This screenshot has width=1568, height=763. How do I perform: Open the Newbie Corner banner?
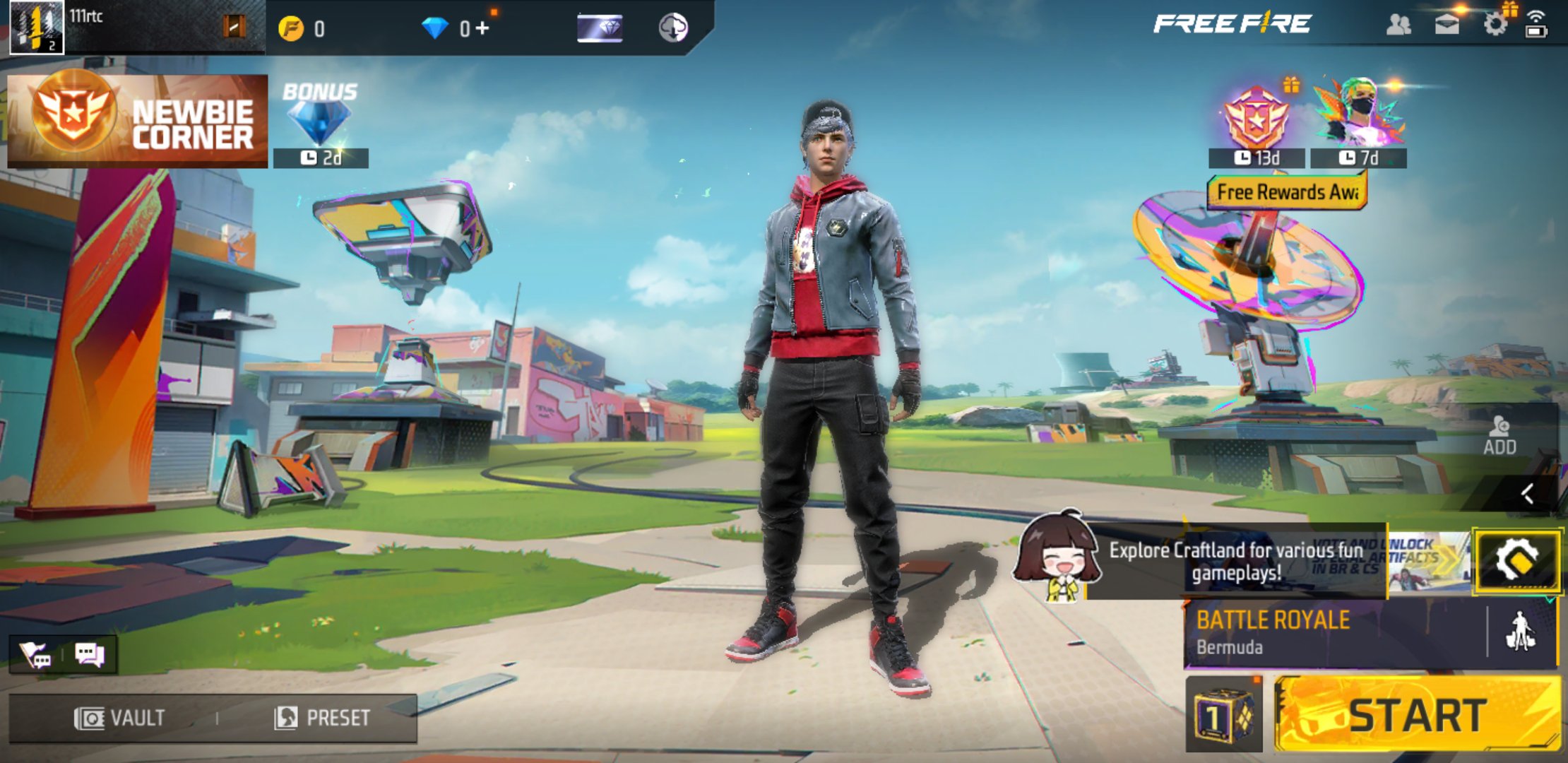click(136, 122)
